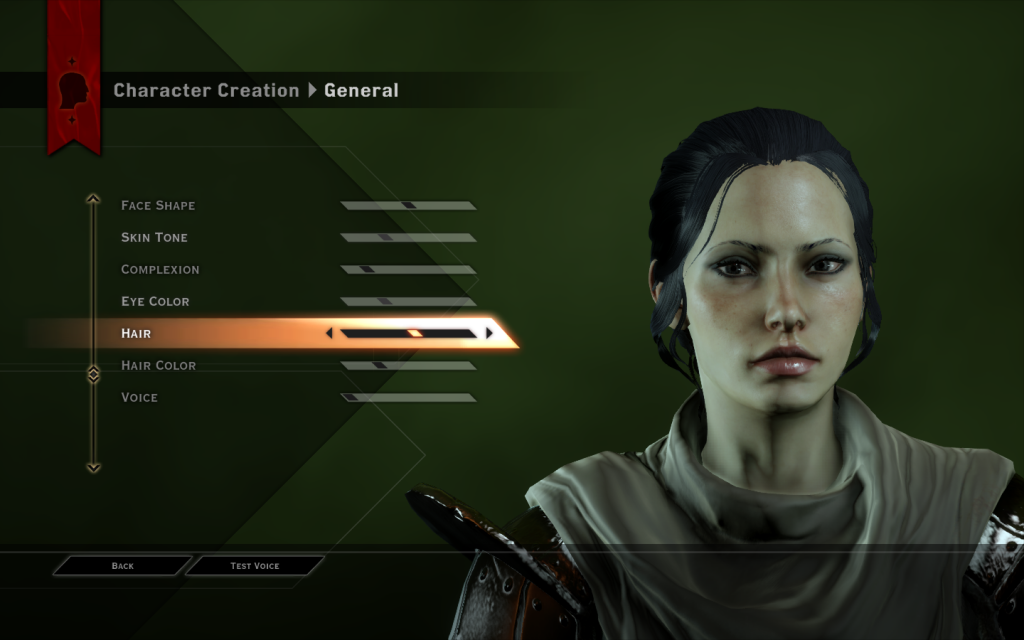Play the Test Voice sample

tap(255, 566)
